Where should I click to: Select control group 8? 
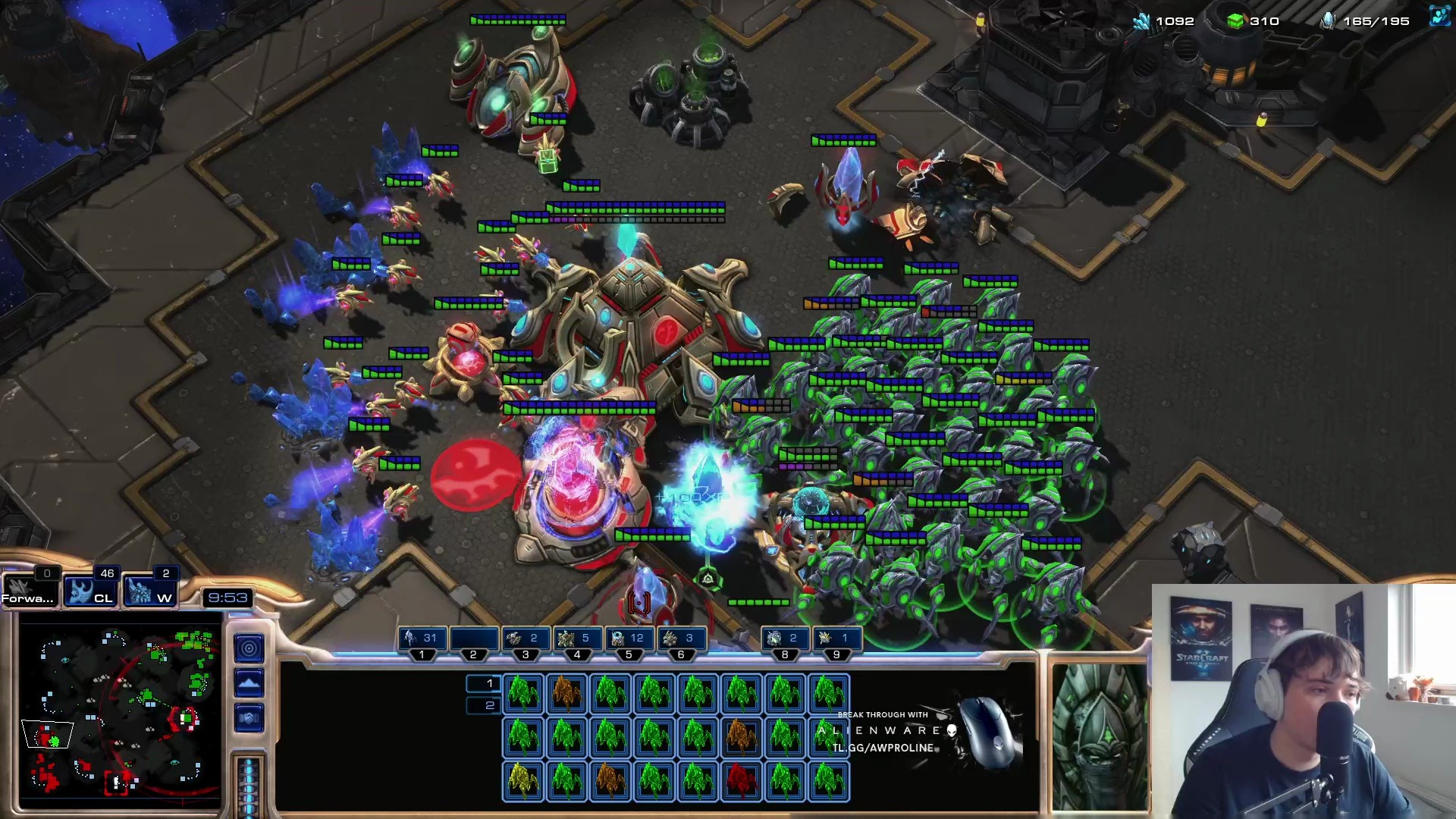tap(785, 639)
